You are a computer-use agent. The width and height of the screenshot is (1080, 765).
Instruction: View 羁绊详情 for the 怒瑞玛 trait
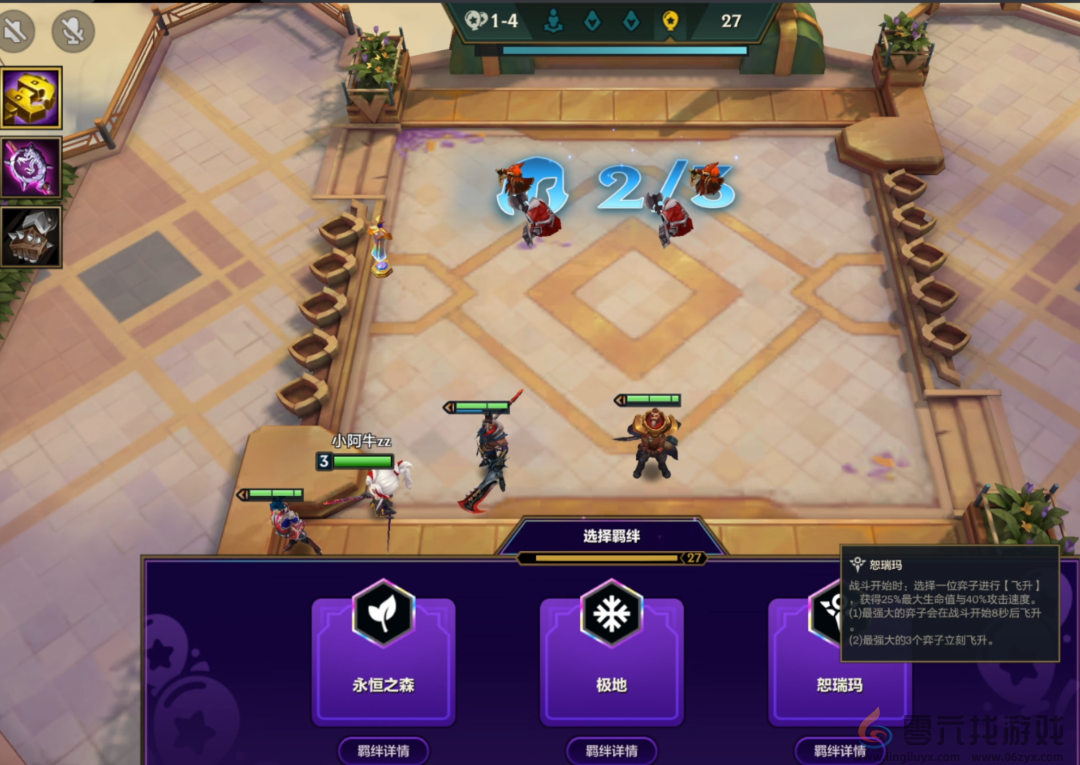839,751
